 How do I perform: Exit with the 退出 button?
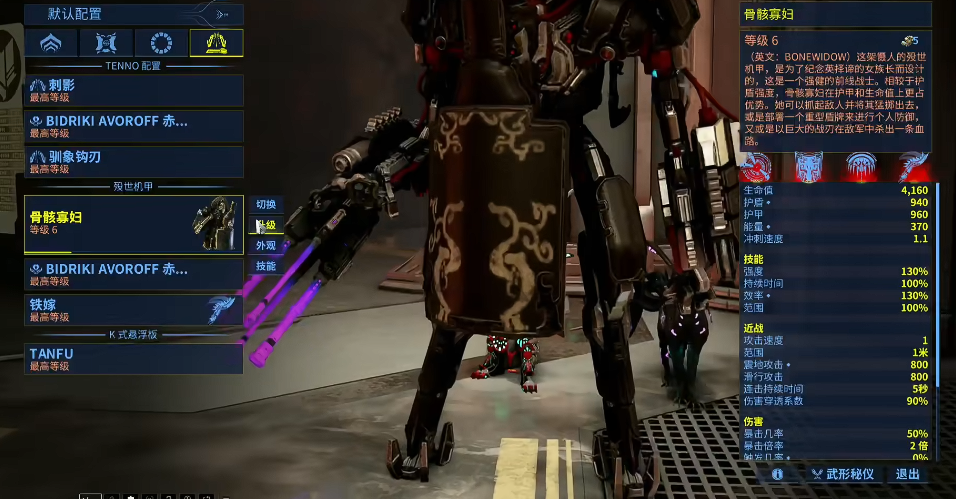(x=908, y=474)
